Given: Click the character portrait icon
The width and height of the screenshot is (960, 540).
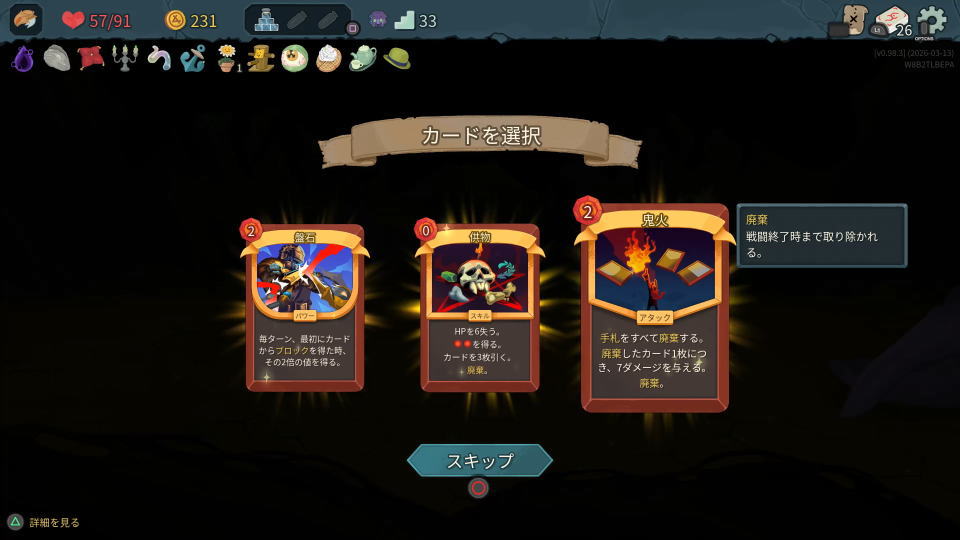Looking at the screenshot, I should tap(26, 20).
